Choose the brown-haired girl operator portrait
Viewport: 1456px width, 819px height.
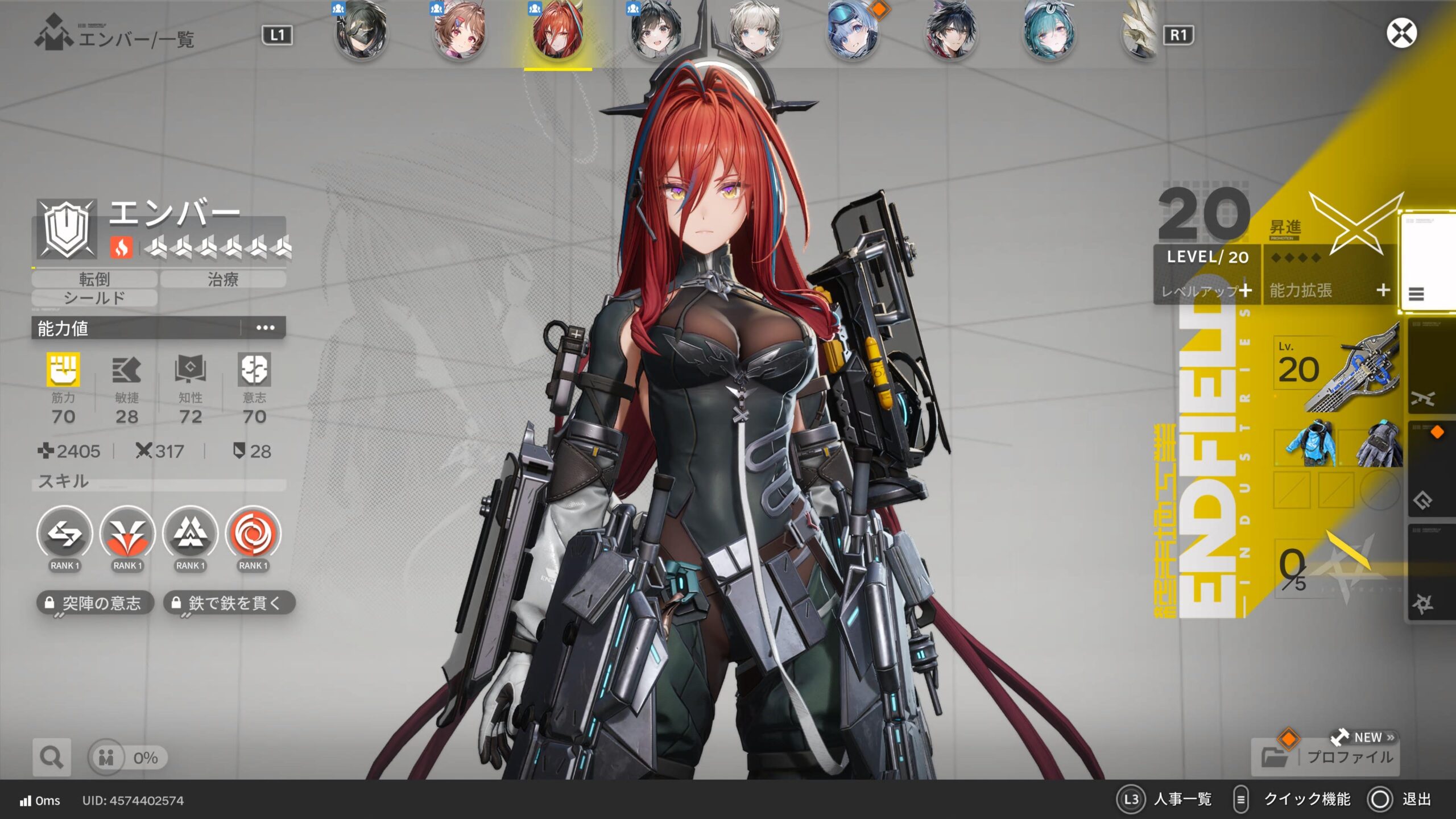point(459,31)
